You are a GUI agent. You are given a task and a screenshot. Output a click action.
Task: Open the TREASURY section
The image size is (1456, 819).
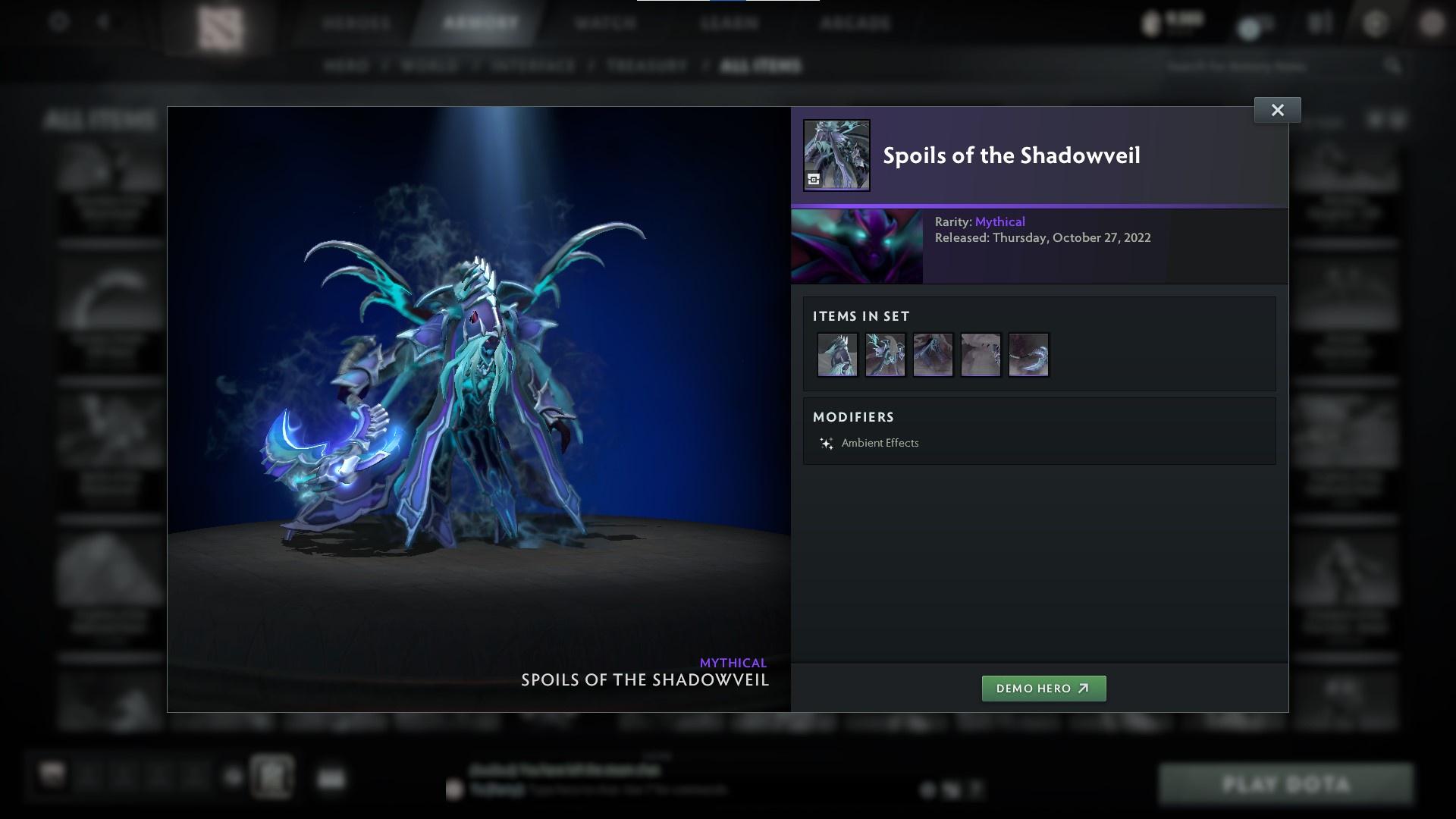click(644, 66)
